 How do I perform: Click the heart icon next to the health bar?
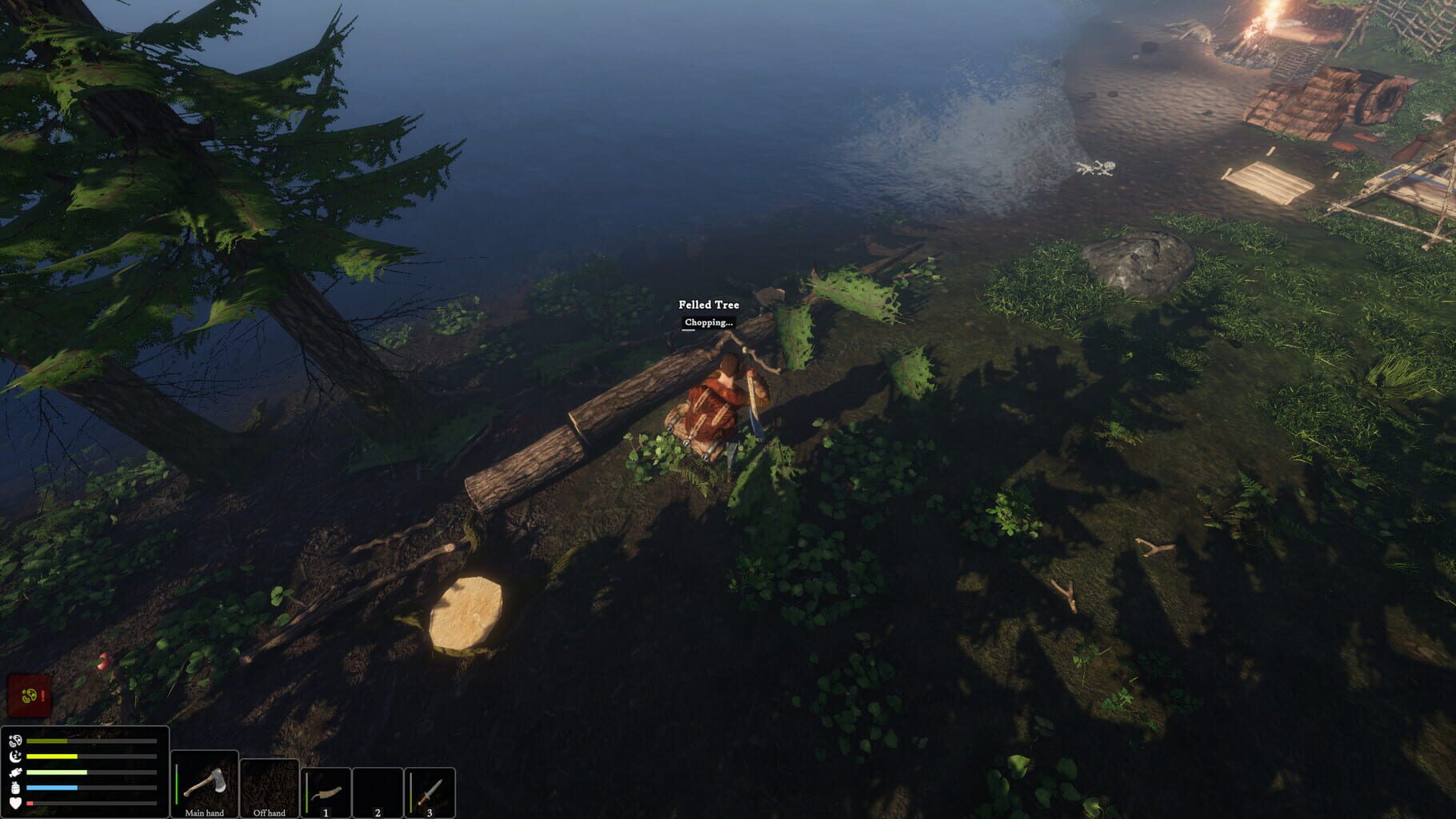coord(15,802)
